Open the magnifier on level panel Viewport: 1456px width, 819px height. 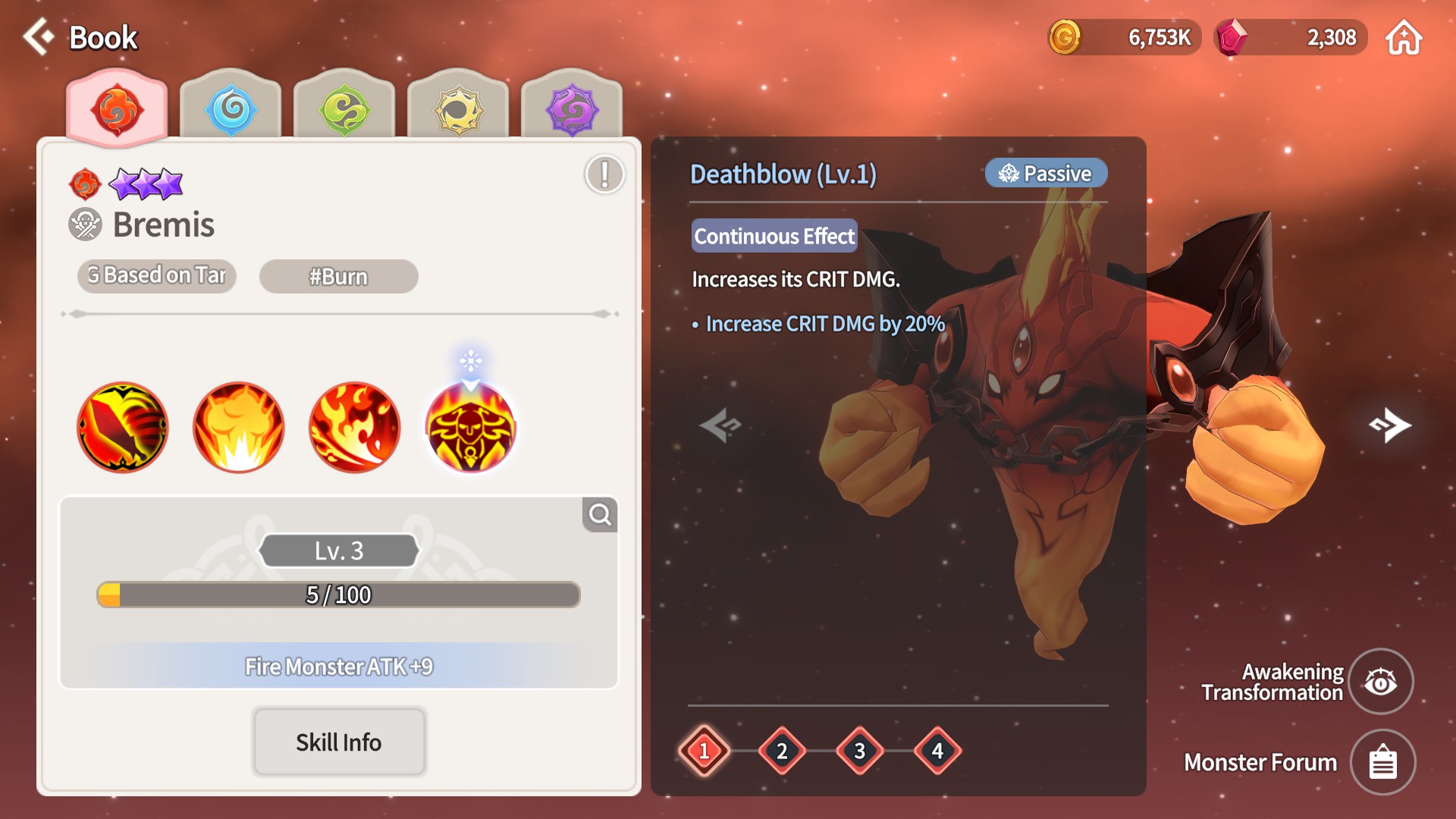point(600,515)
